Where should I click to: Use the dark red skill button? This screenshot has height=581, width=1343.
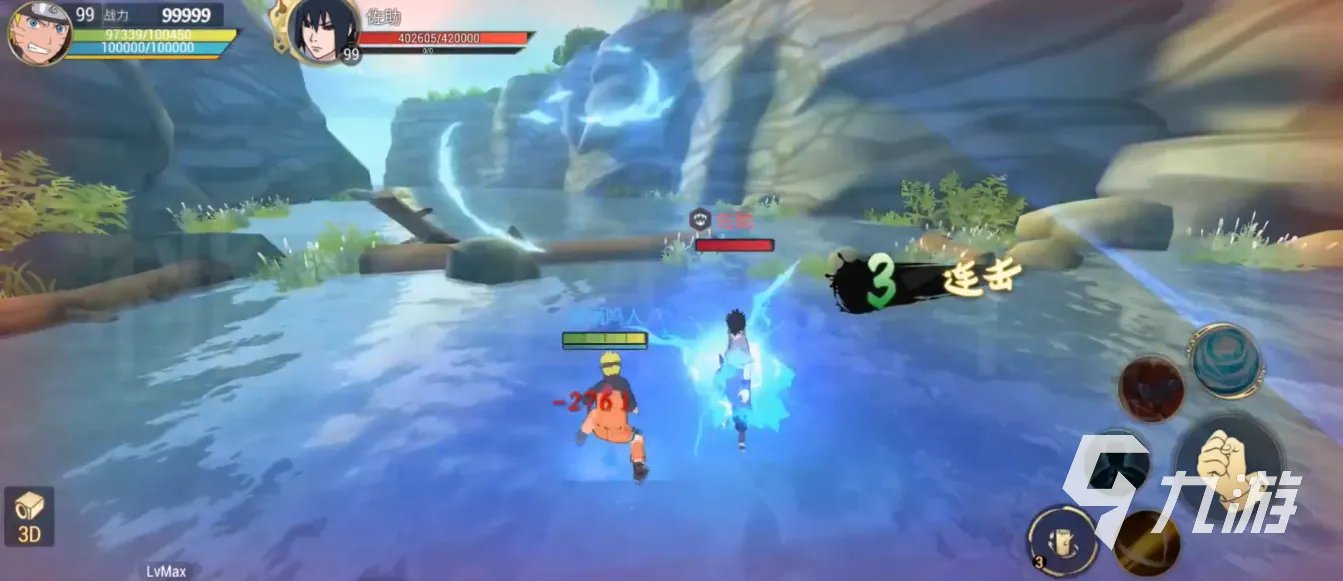coord(1151,389)
